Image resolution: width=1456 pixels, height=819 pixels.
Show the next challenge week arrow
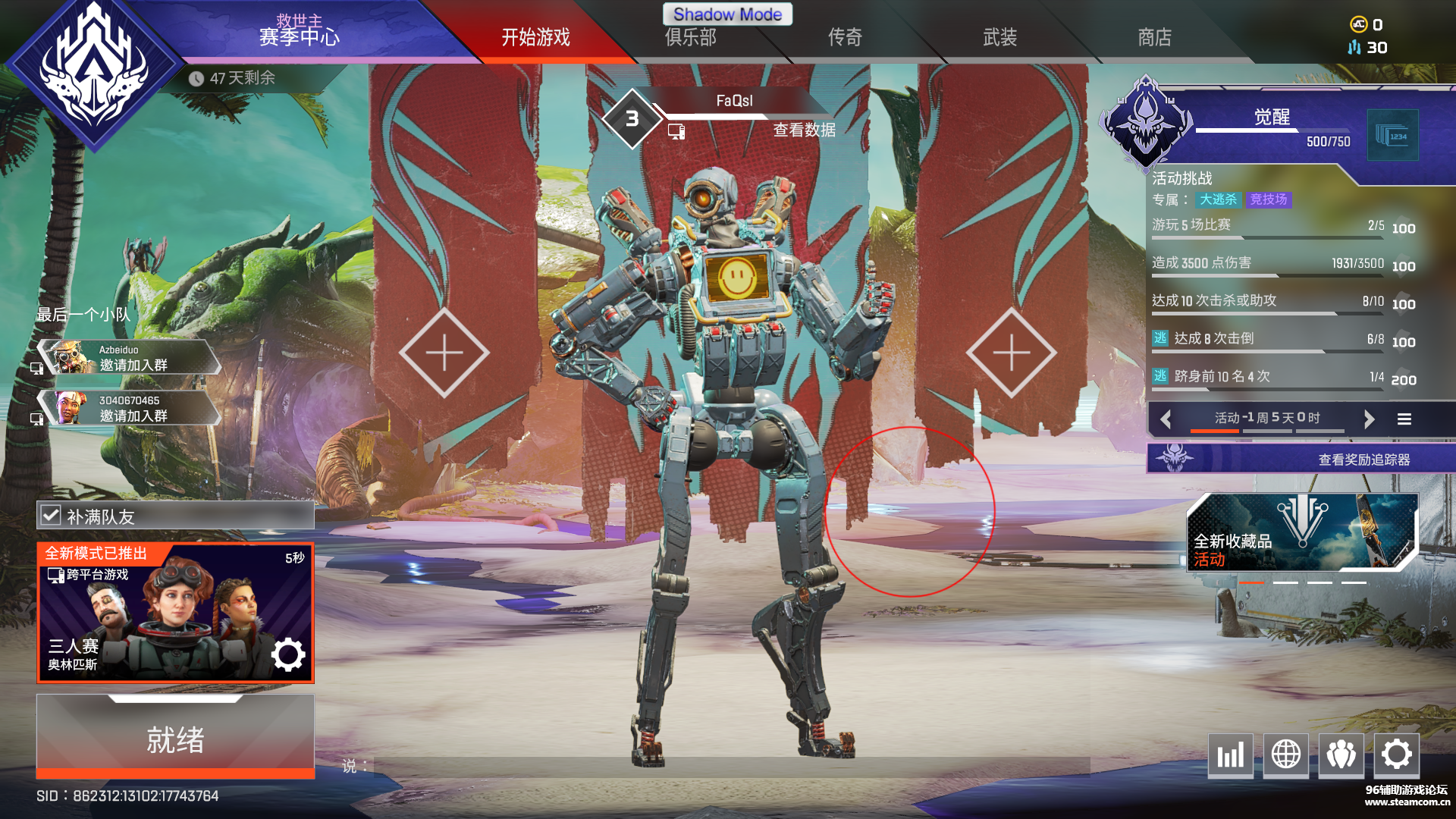coord(1369,419)
